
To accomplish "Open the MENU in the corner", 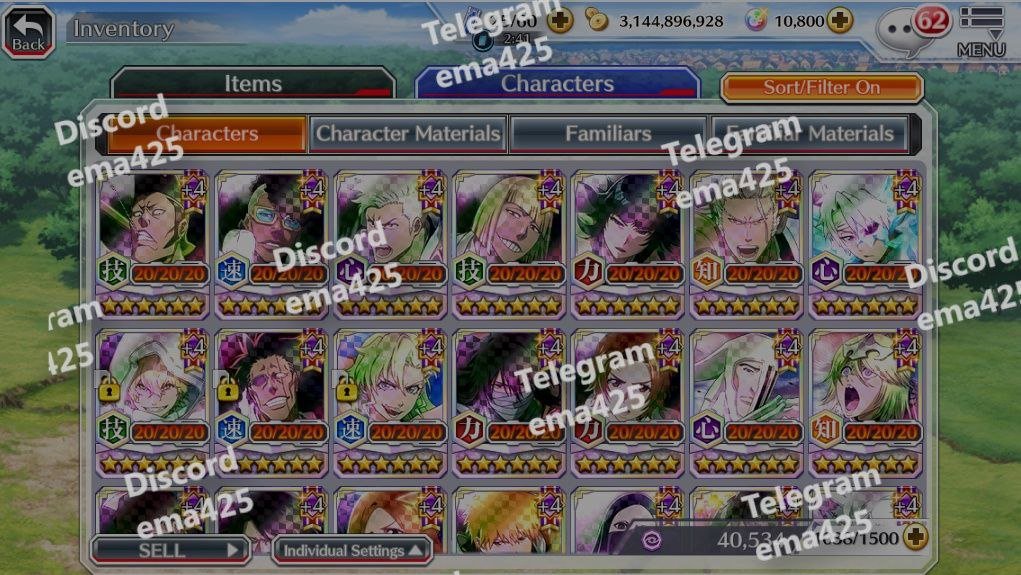I will click(x=980, y=32).
